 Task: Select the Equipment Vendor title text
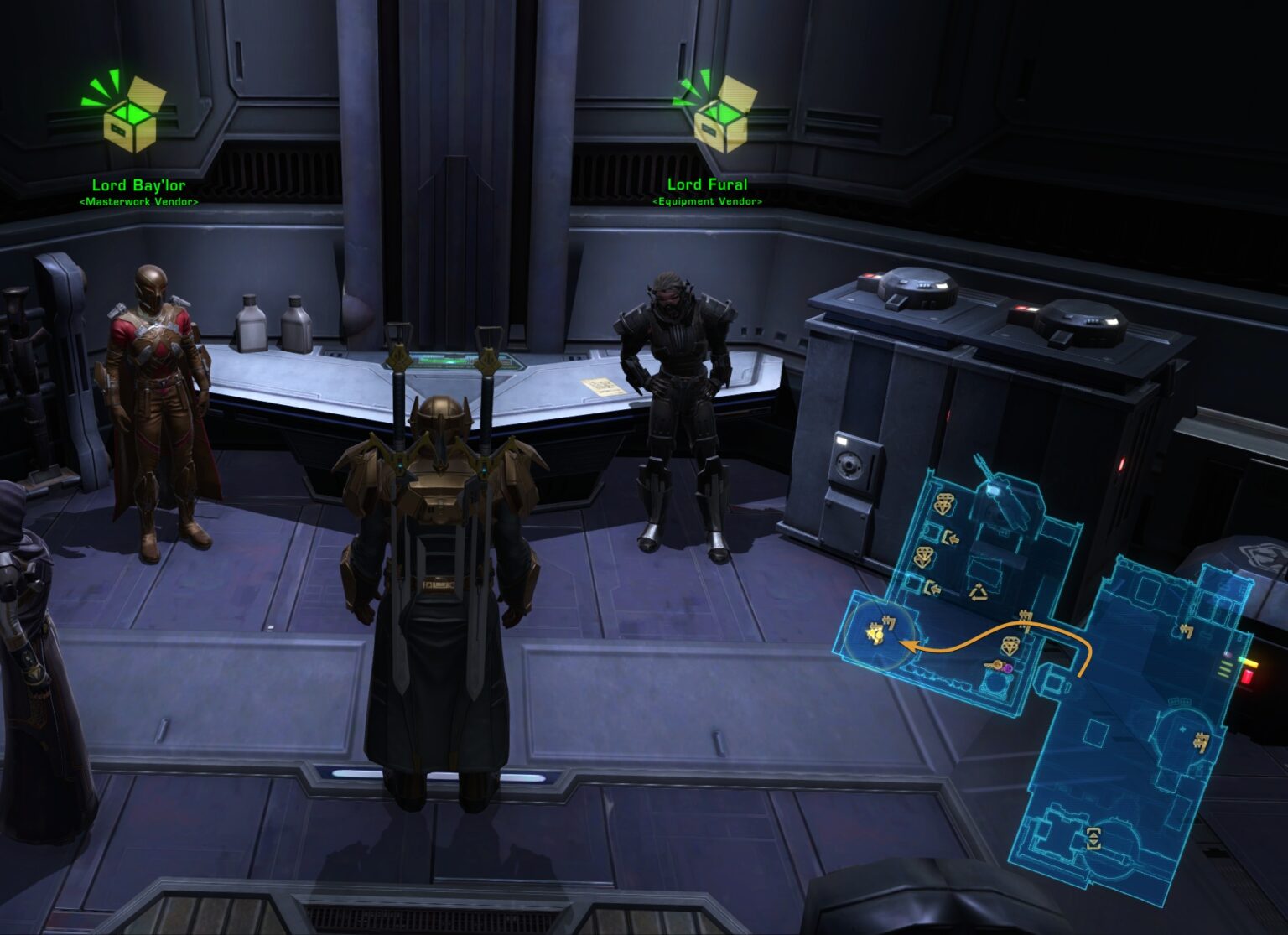(x=709, y=201)
